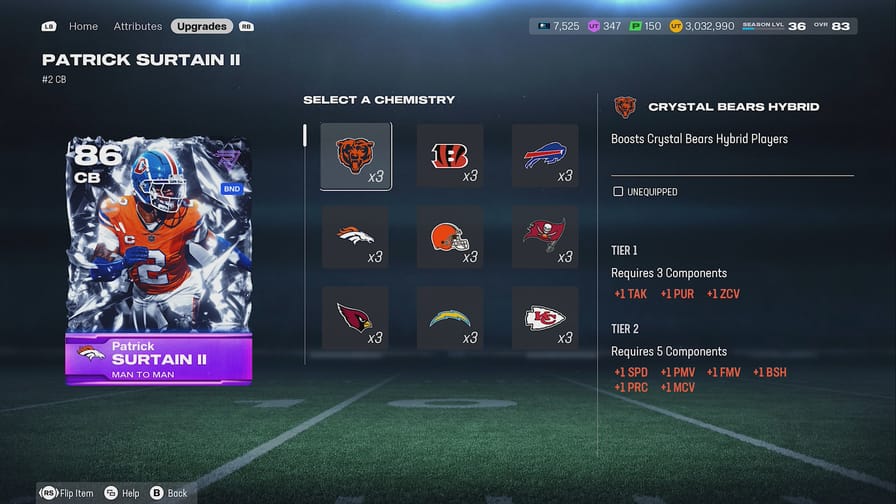This screenshot has width=896, height=504.
Task: Pick the Buffalo Bills chemistry tile
Action: coord(545,156)
